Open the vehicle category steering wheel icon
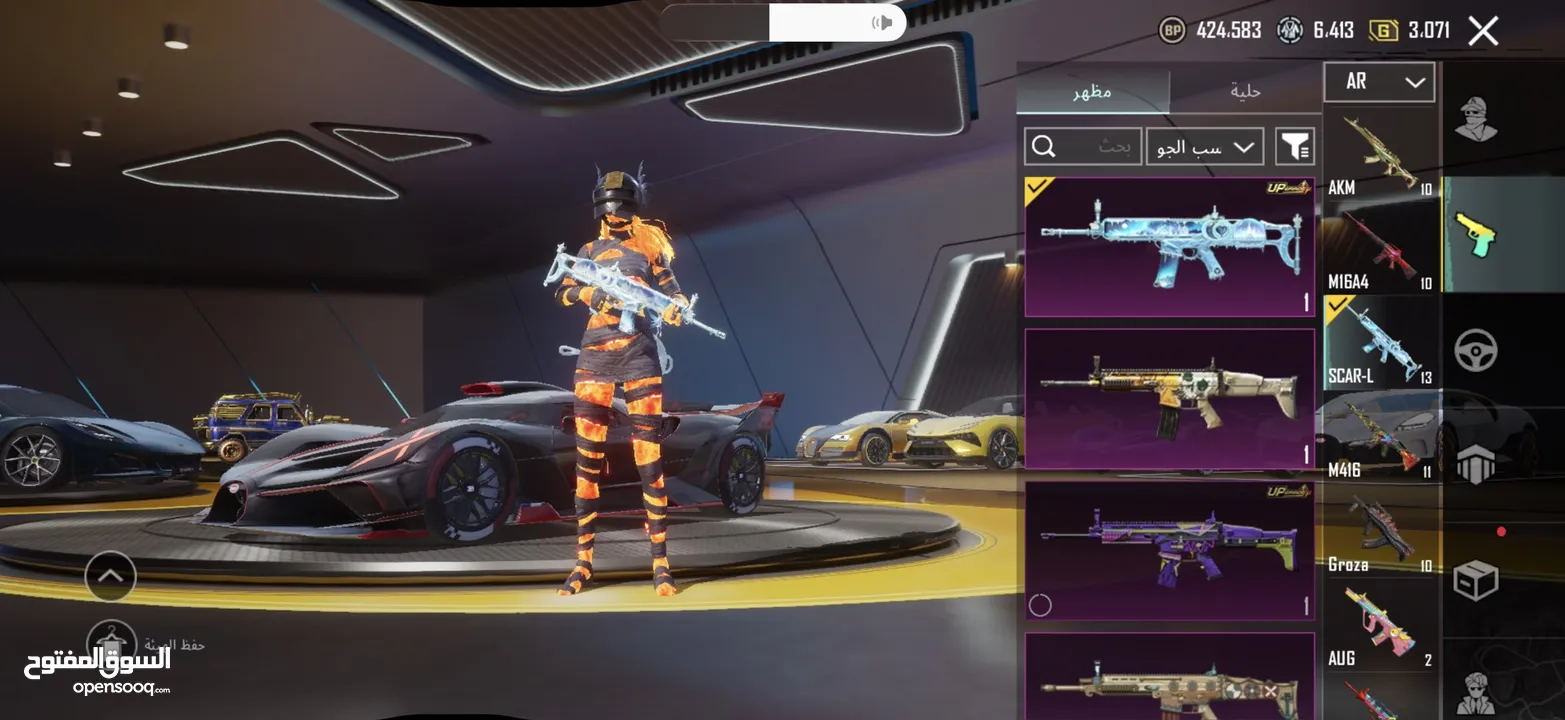Image resolution: width=1565 pixels, height=720 pixels. tap(1475, 351)
